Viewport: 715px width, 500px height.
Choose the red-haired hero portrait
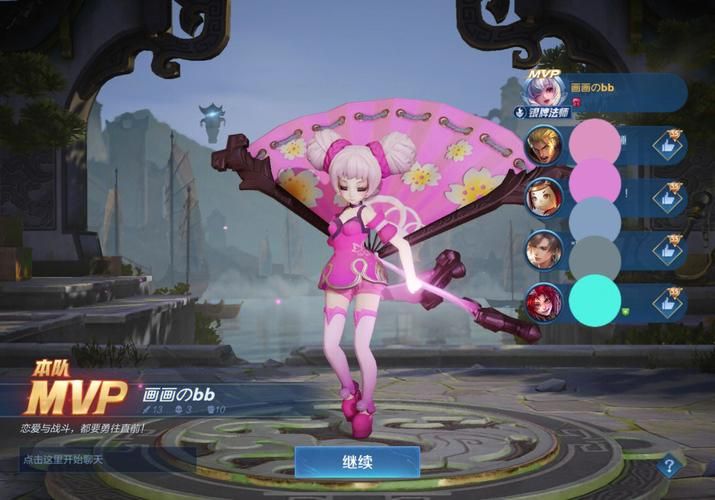click(x=544, y=301)
